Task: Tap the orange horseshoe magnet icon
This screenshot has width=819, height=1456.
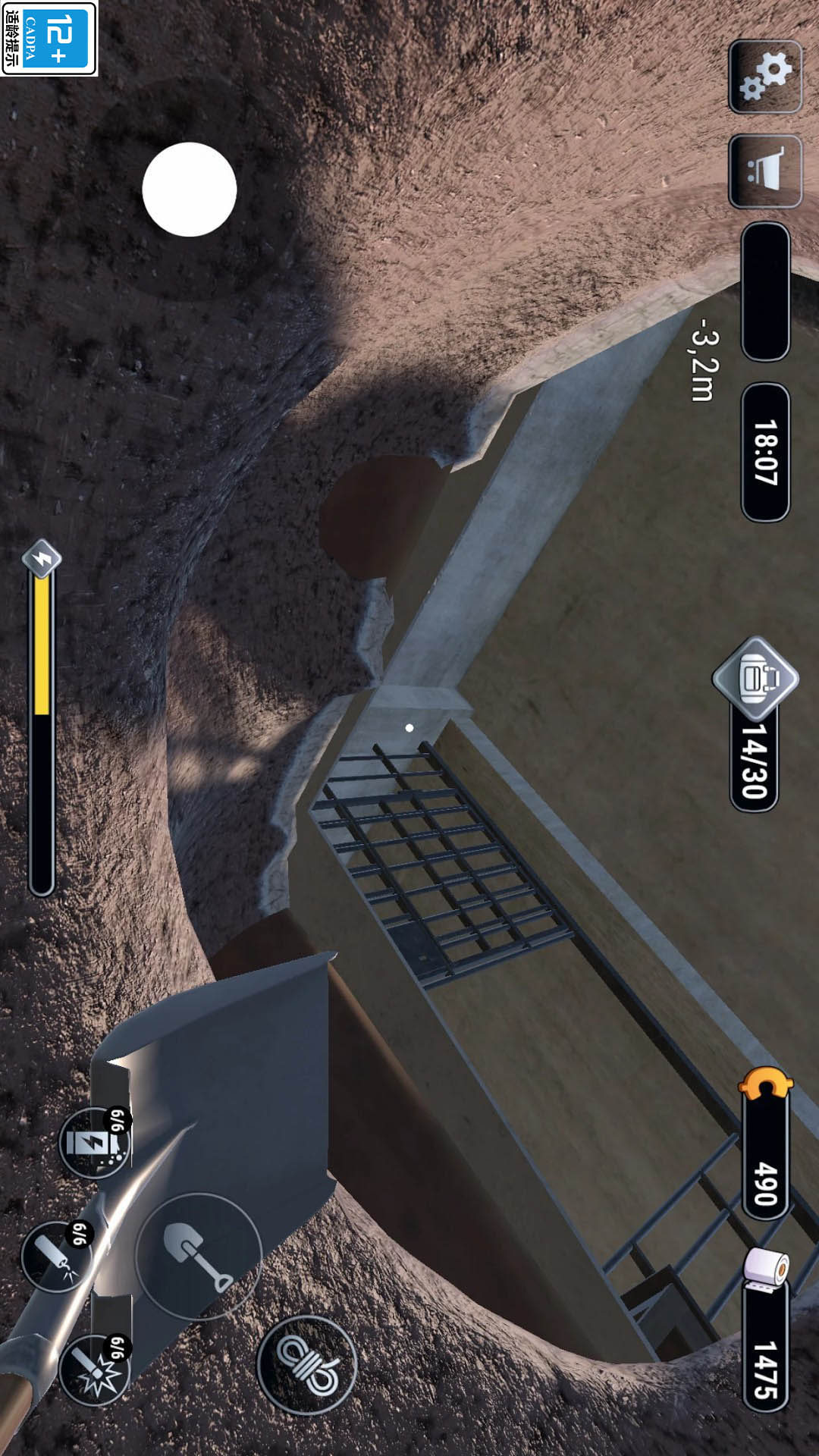Action: 765,1084
